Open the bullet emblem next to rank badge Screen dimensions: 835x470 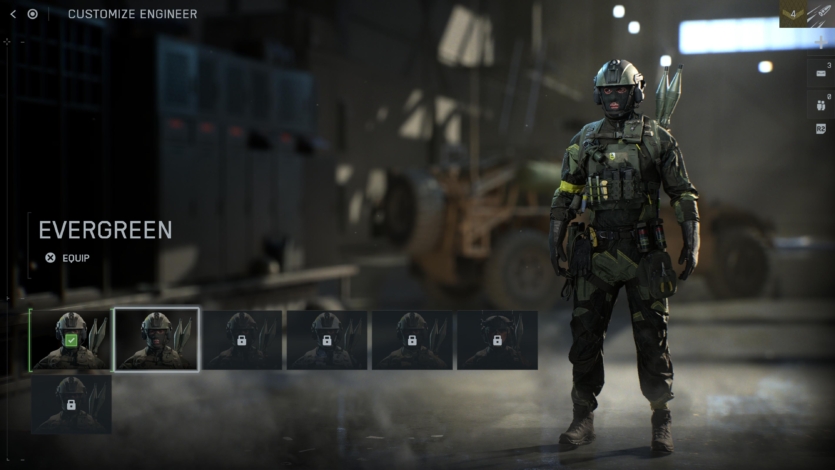[x=821, y=13]
